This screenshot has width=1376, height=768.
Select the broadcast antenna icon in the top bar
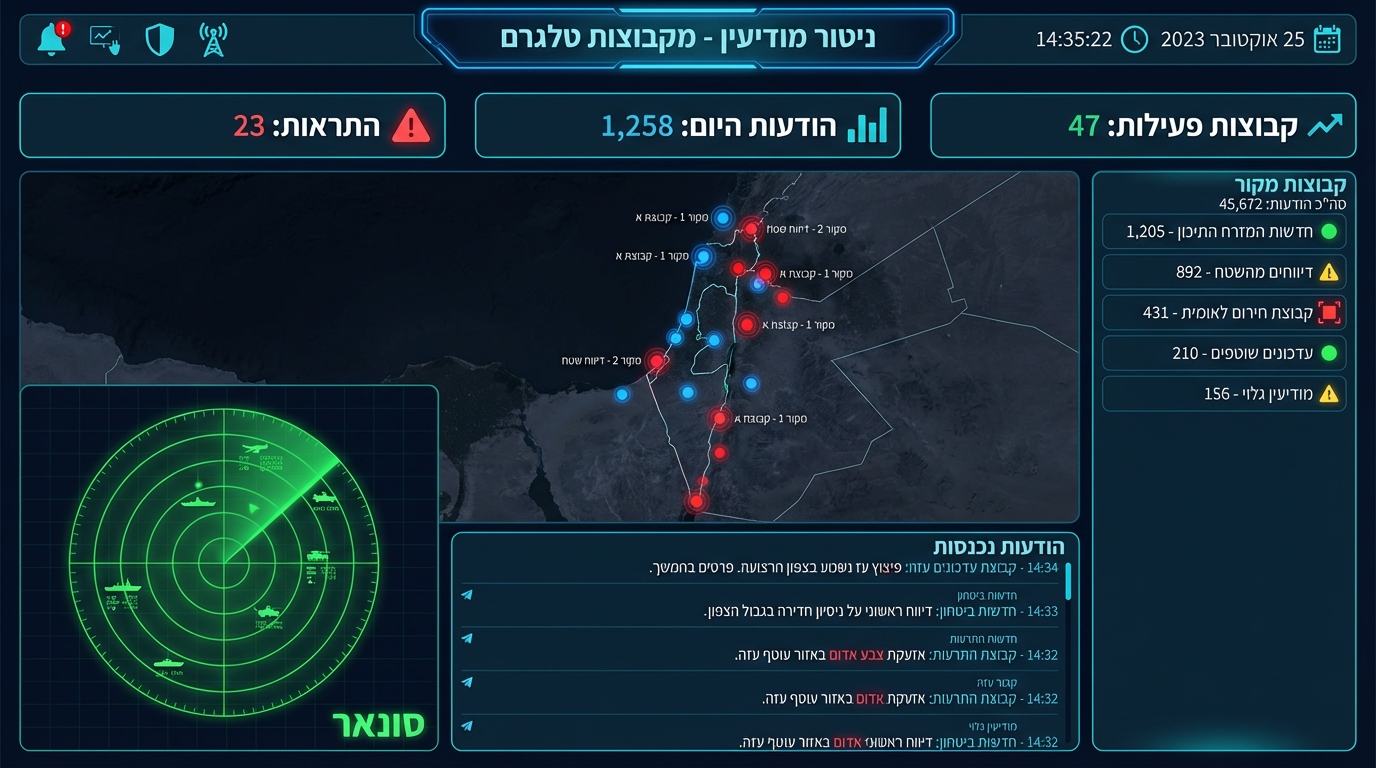212,38
